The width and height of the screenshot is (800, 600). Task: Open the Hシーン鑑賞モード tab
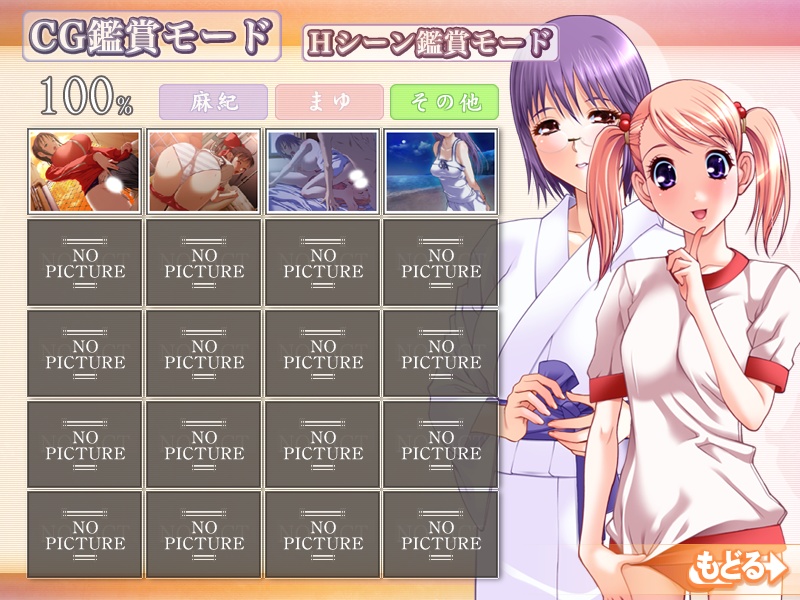coord(430,42)
